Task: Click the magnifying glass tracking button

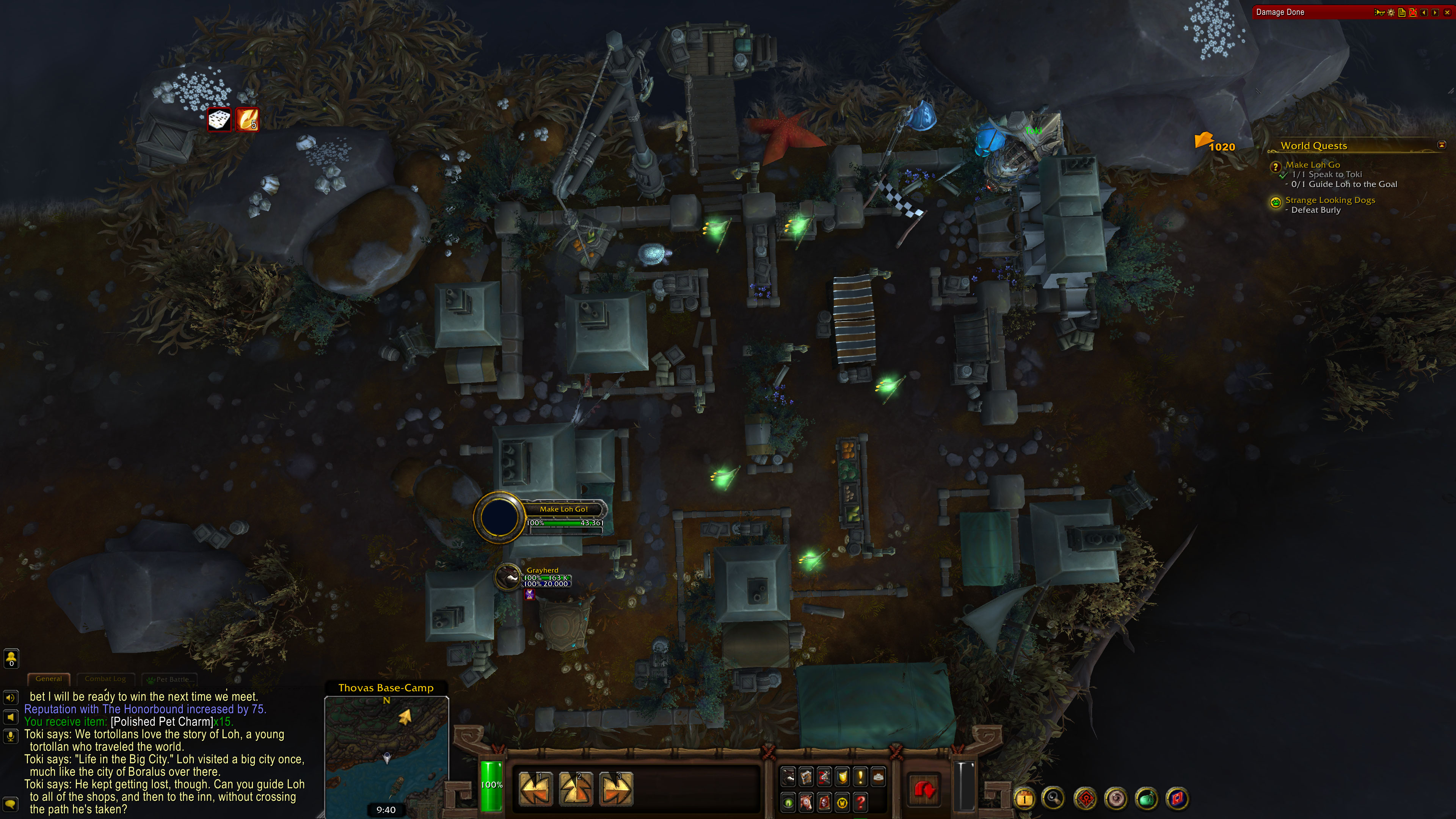Action: point(1053,799)
